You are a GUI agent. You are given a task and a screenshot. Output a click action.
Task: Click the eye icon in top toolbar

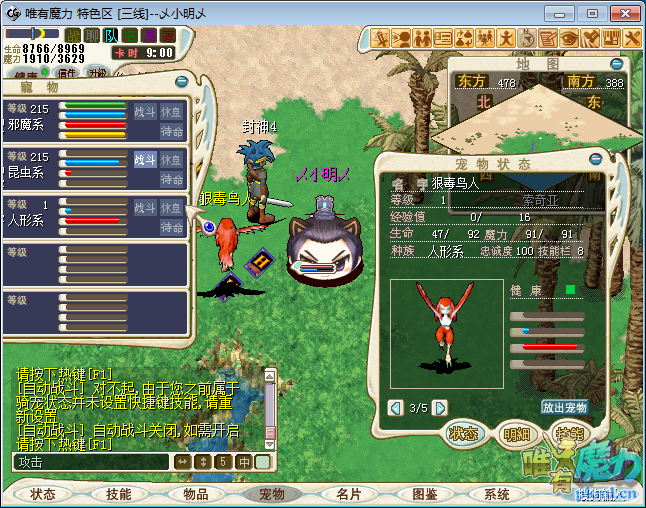pos(569,38)
